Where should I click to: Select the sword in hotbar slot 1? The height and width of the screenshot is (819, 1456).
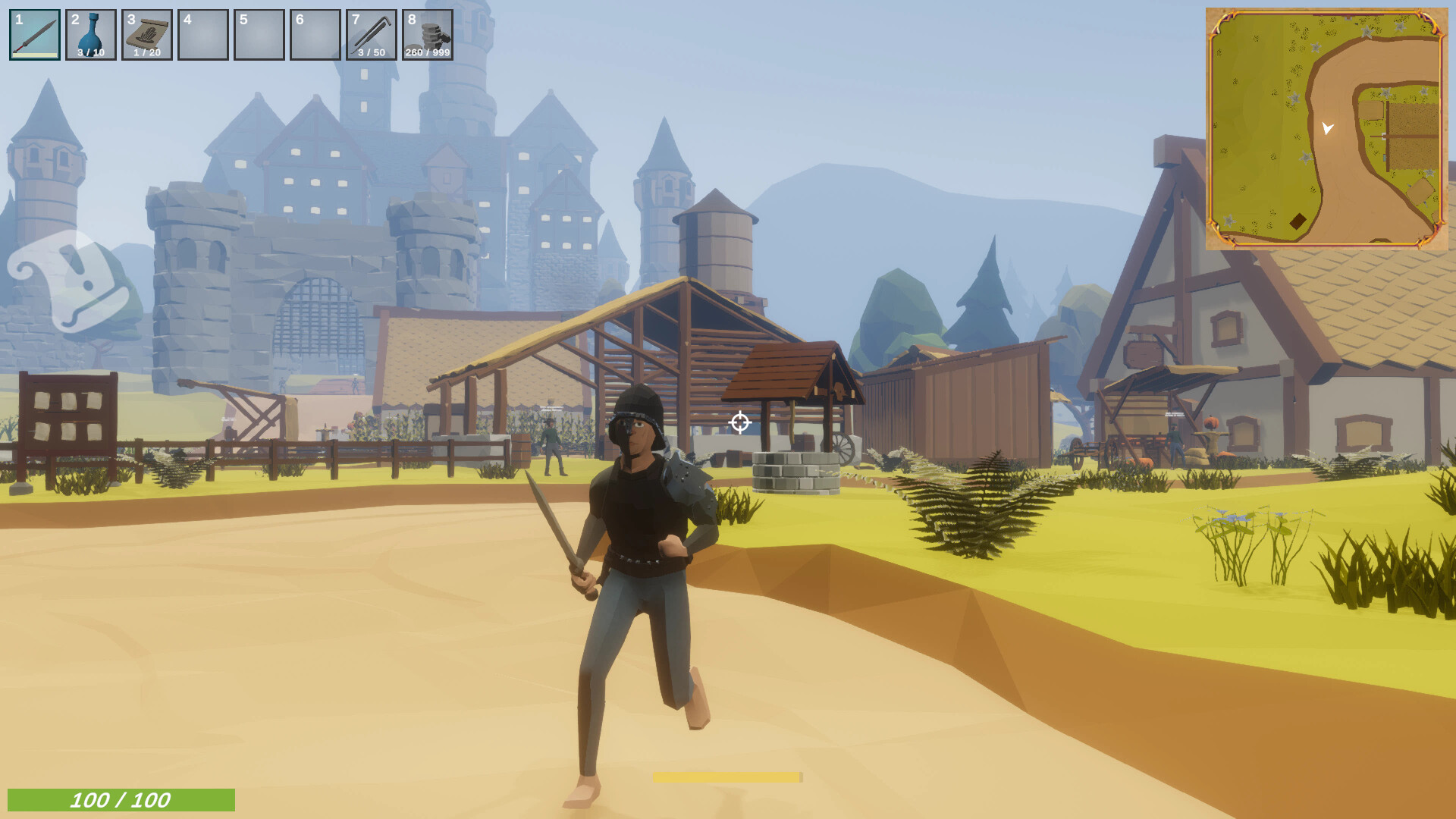pyautogui.click(x=34, y=34)
